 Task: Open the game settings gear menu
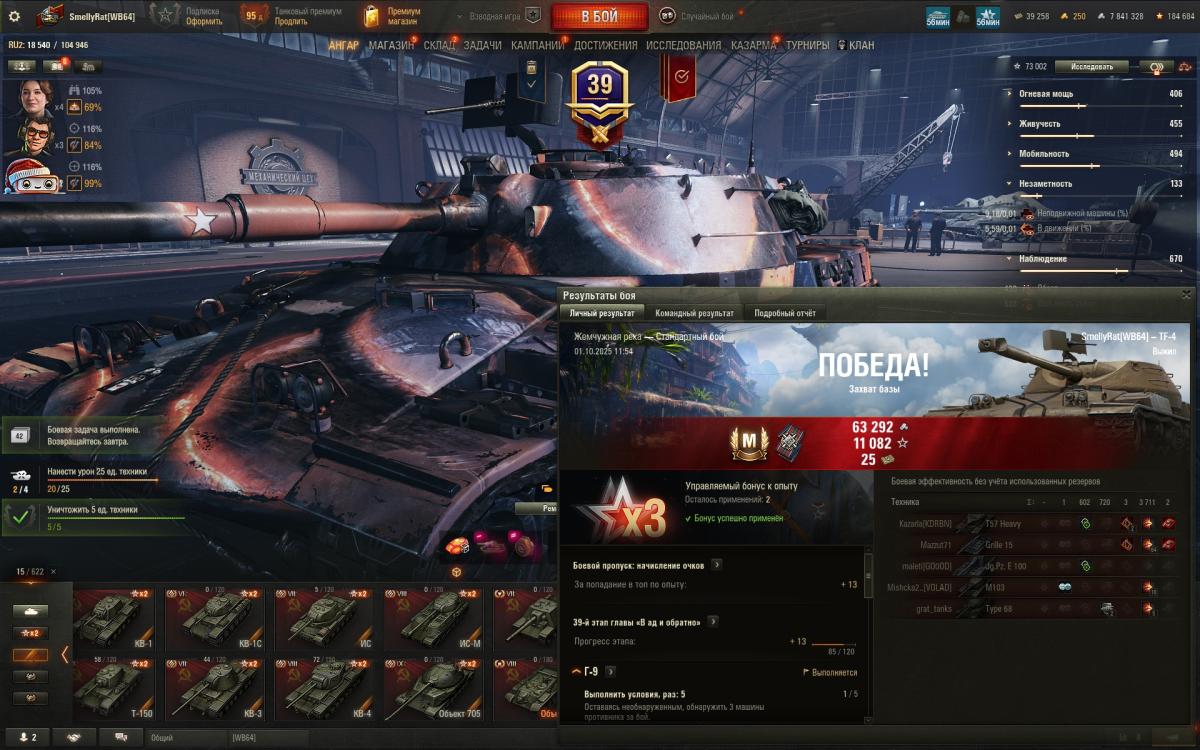coord(14,16)
